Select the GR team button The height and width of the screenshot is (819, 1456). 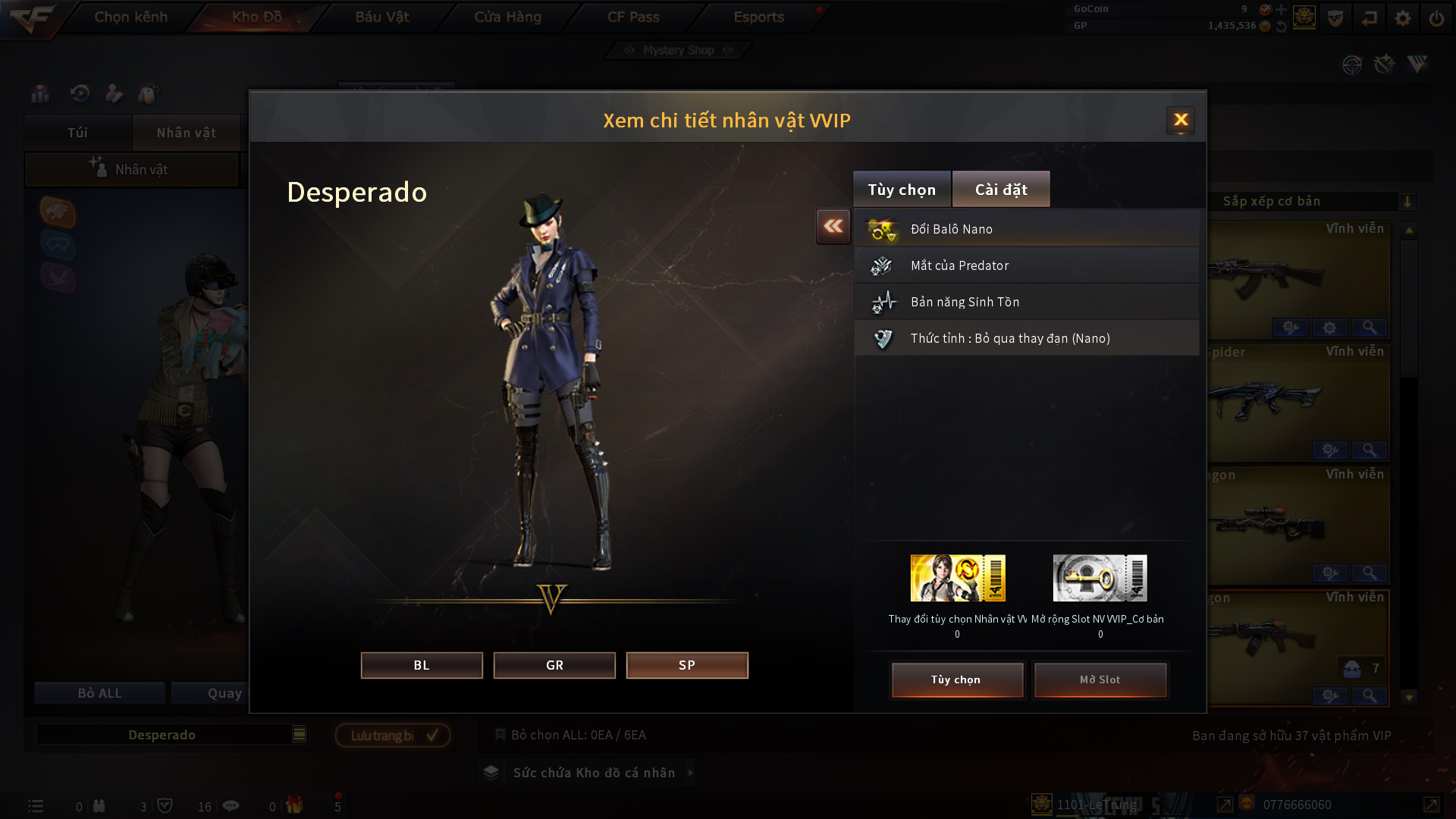[x=554, y=665]
